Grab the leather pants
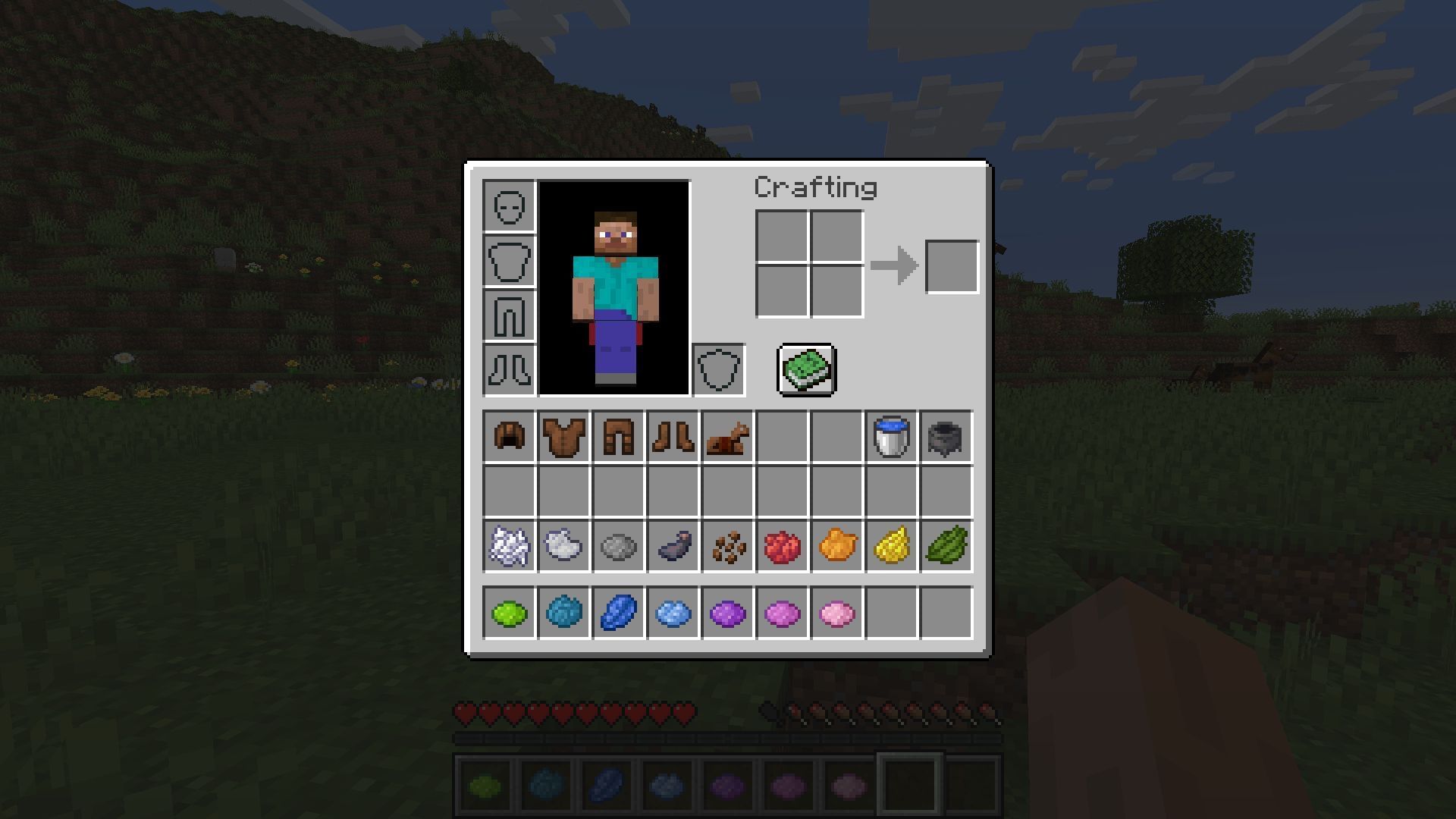Viewport: 1456px width, 819px height. point(619,437)
